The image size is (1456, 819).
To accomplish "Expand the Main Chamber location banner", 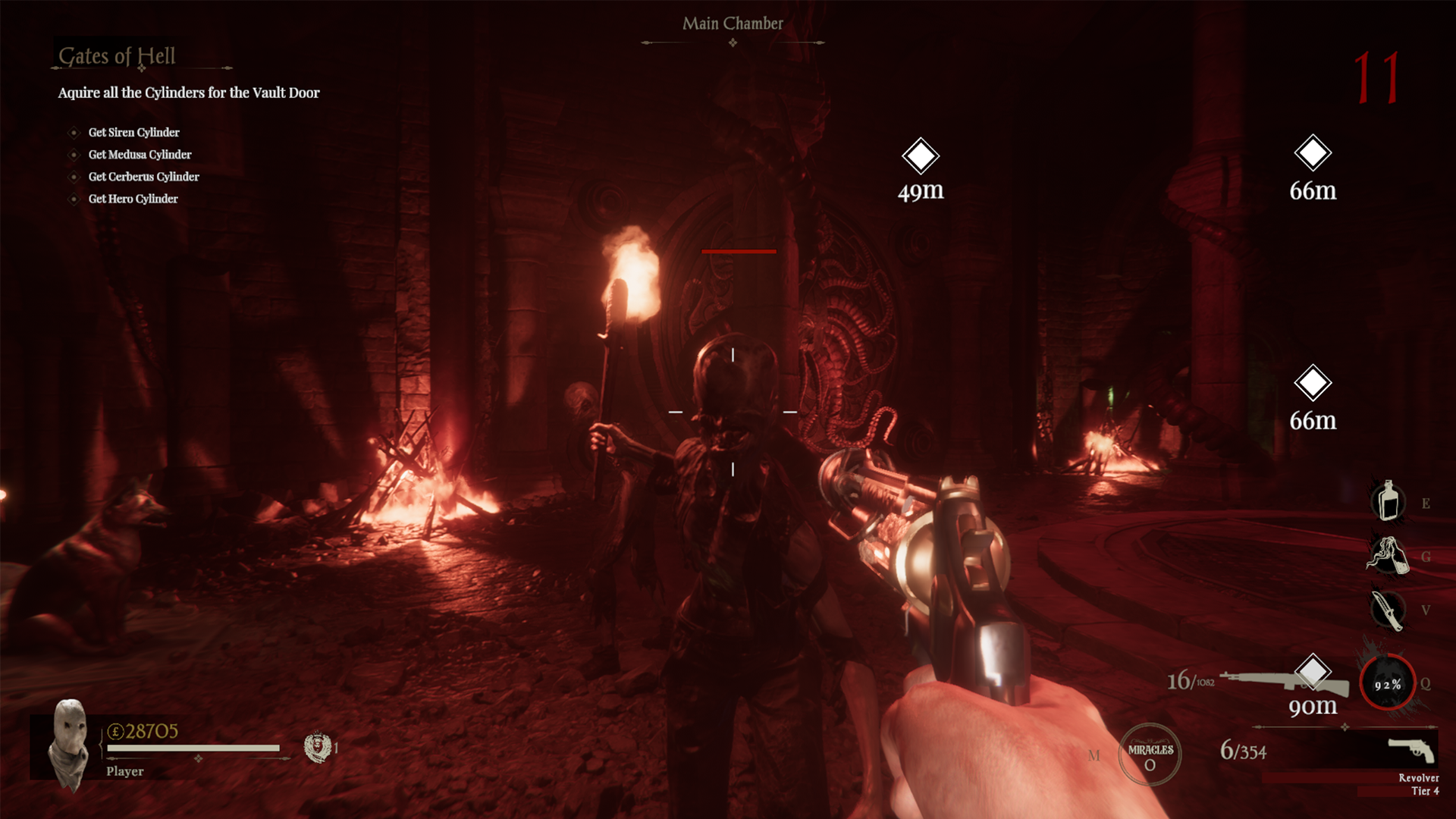I will tap(733, 24).
